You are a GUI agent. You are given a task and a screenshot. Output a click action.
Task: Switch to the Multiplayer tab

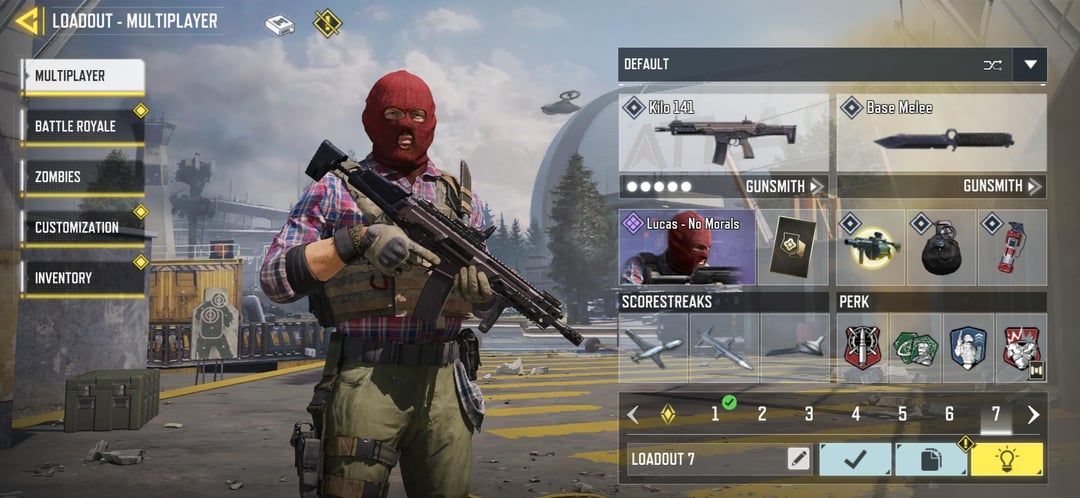pos(84,76)
